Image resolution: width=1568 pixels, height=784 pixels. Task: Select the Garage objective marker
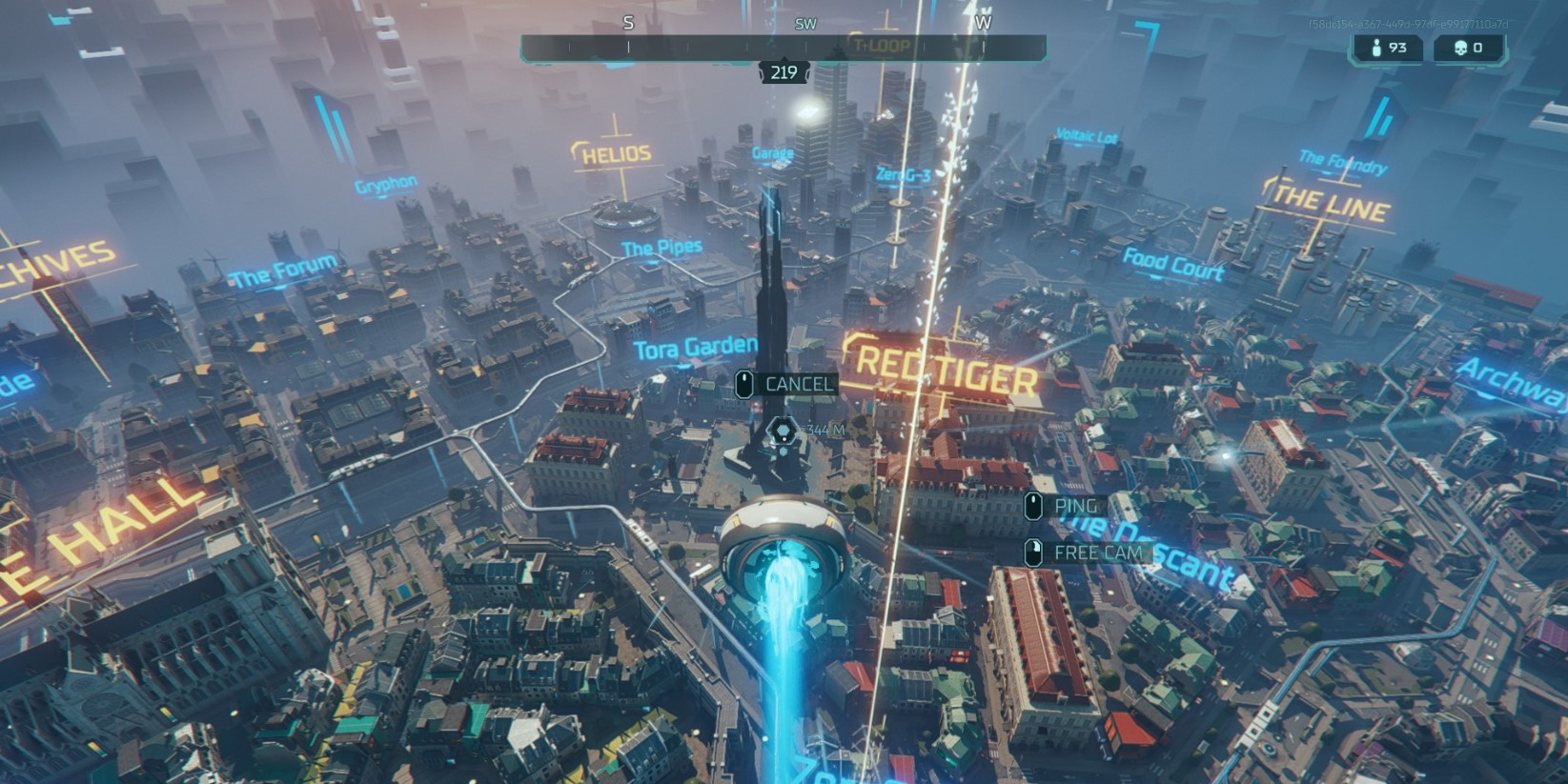(773, 151)
